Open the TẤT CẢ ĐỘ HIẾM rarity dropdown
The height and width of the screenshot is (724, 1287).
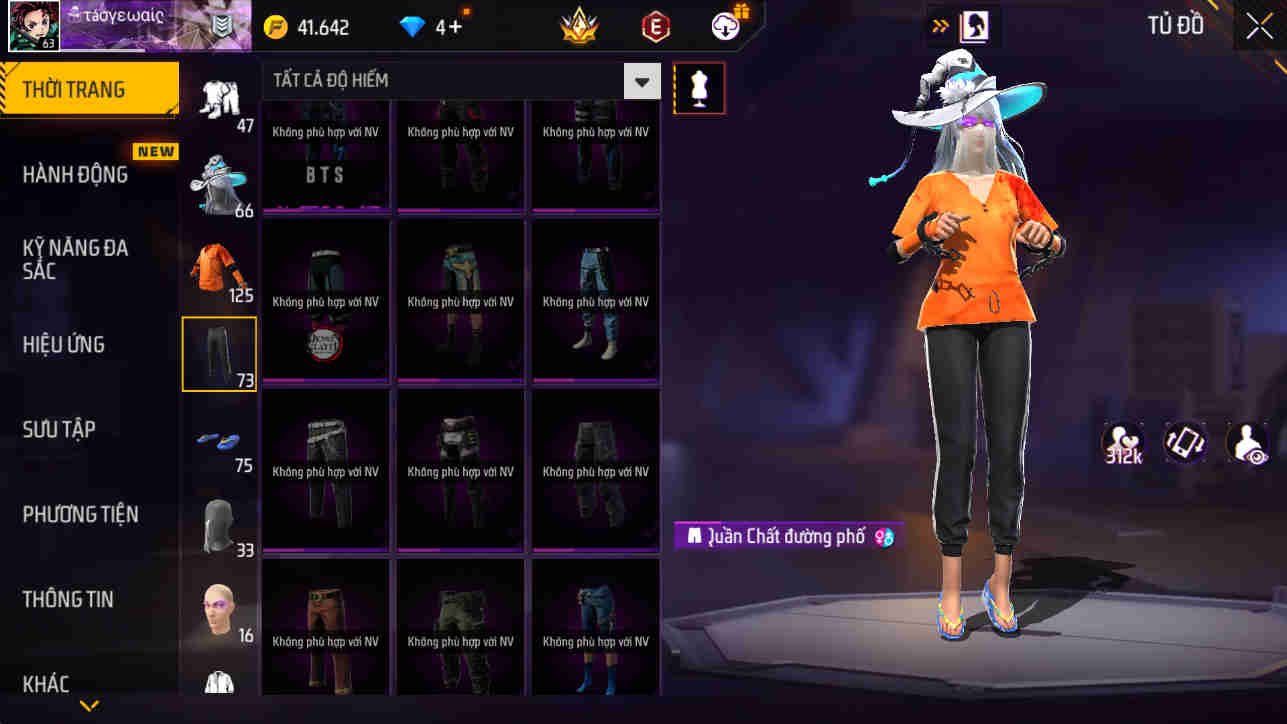click(x=455, y=80)
